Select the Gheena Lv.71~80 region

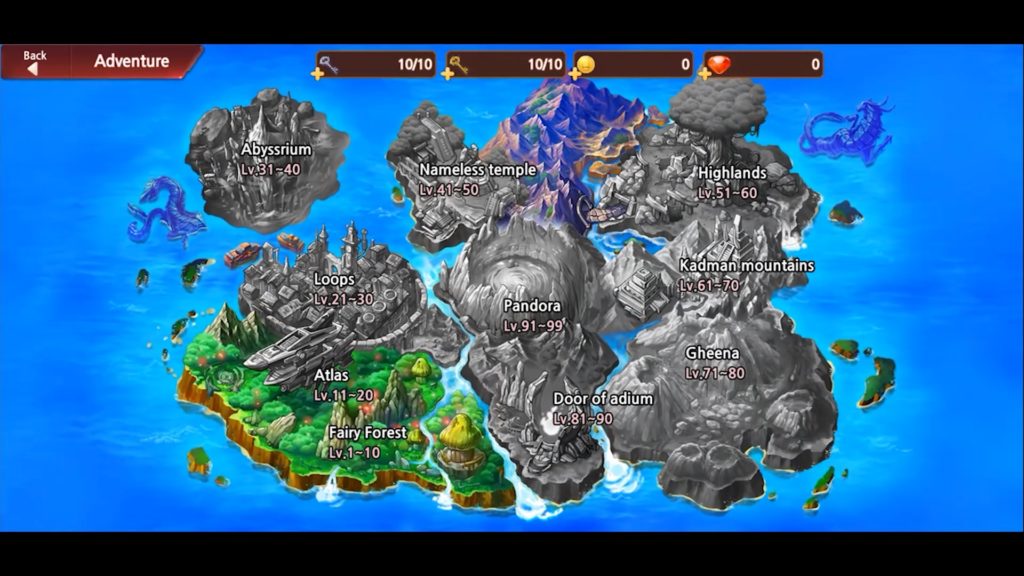click(713, 362)
